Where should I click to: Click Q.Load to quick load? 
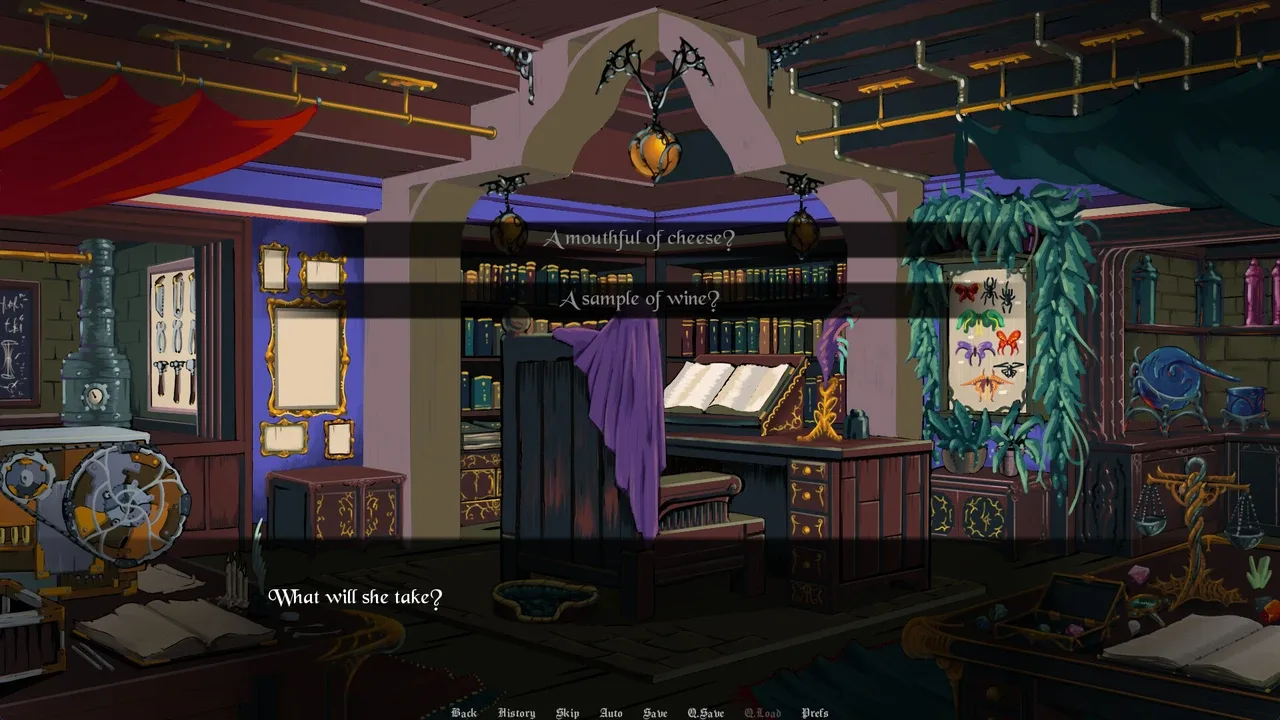click(x=763, y=713)
